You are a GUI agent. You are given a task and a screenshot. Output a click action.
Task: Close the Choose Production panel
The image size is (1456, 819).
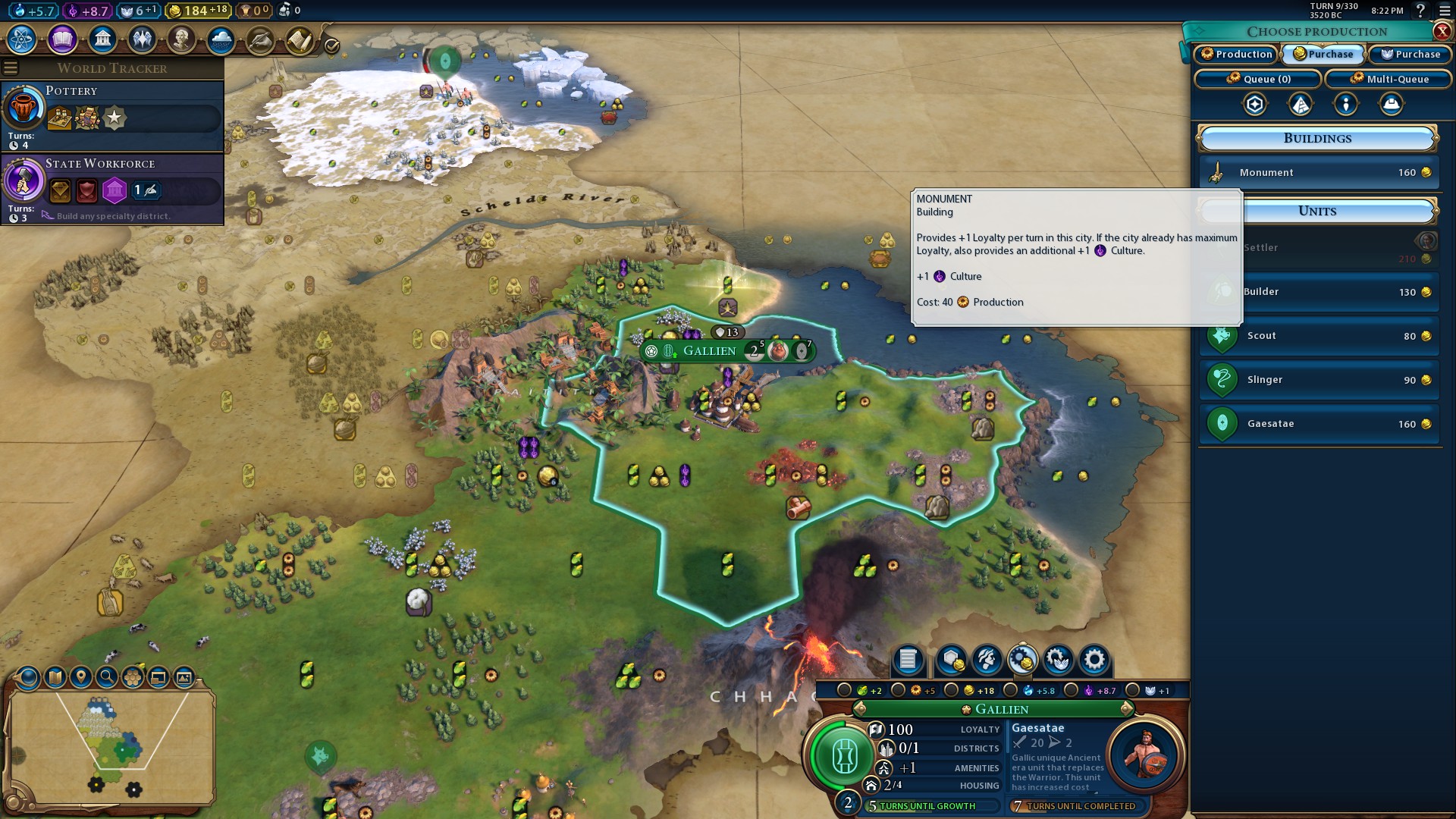tap(1442, 31)
